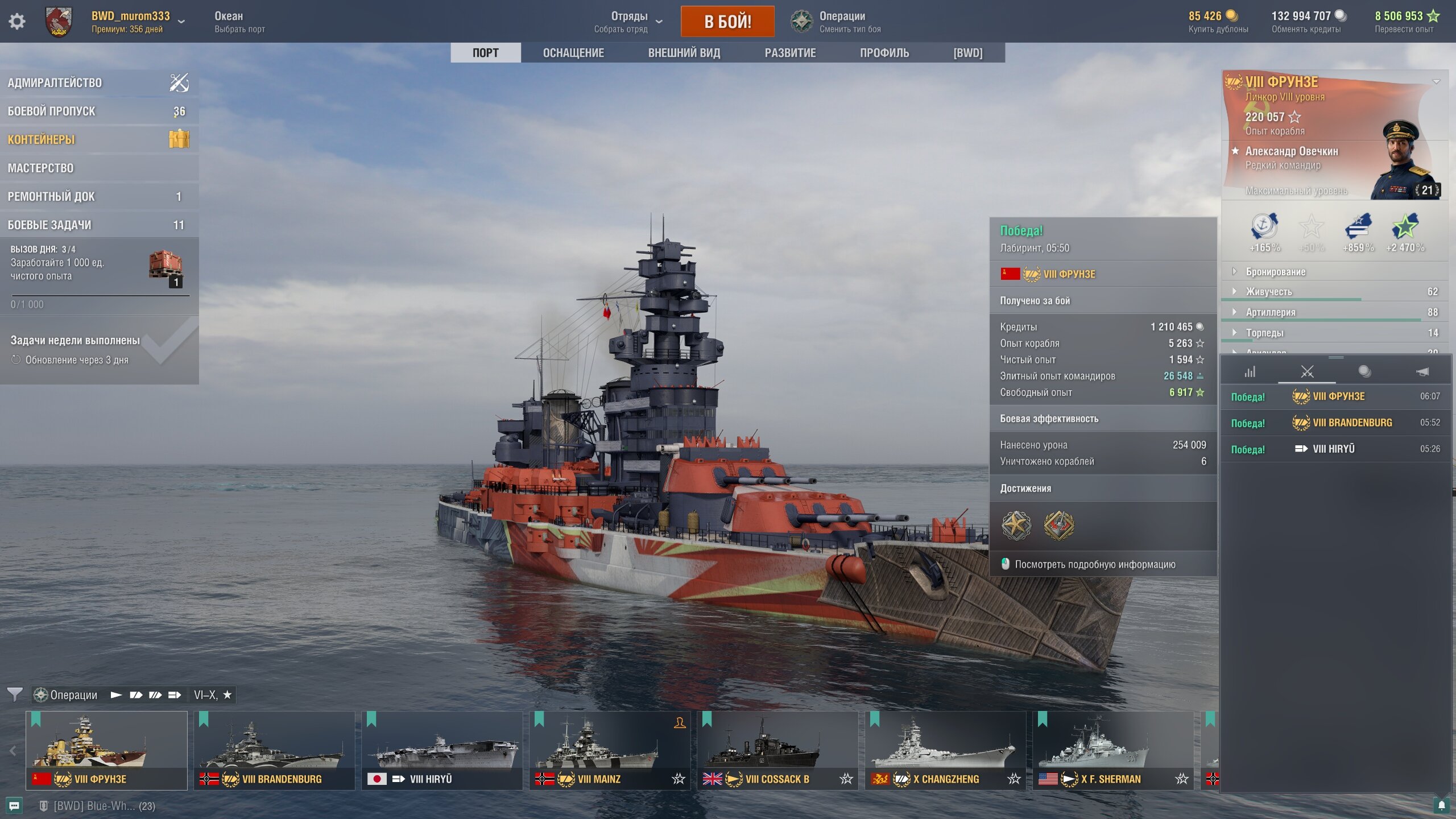
Task: Choose the VIII Hiryū carrier thumbnail
Action: click(x=441, y=750)
